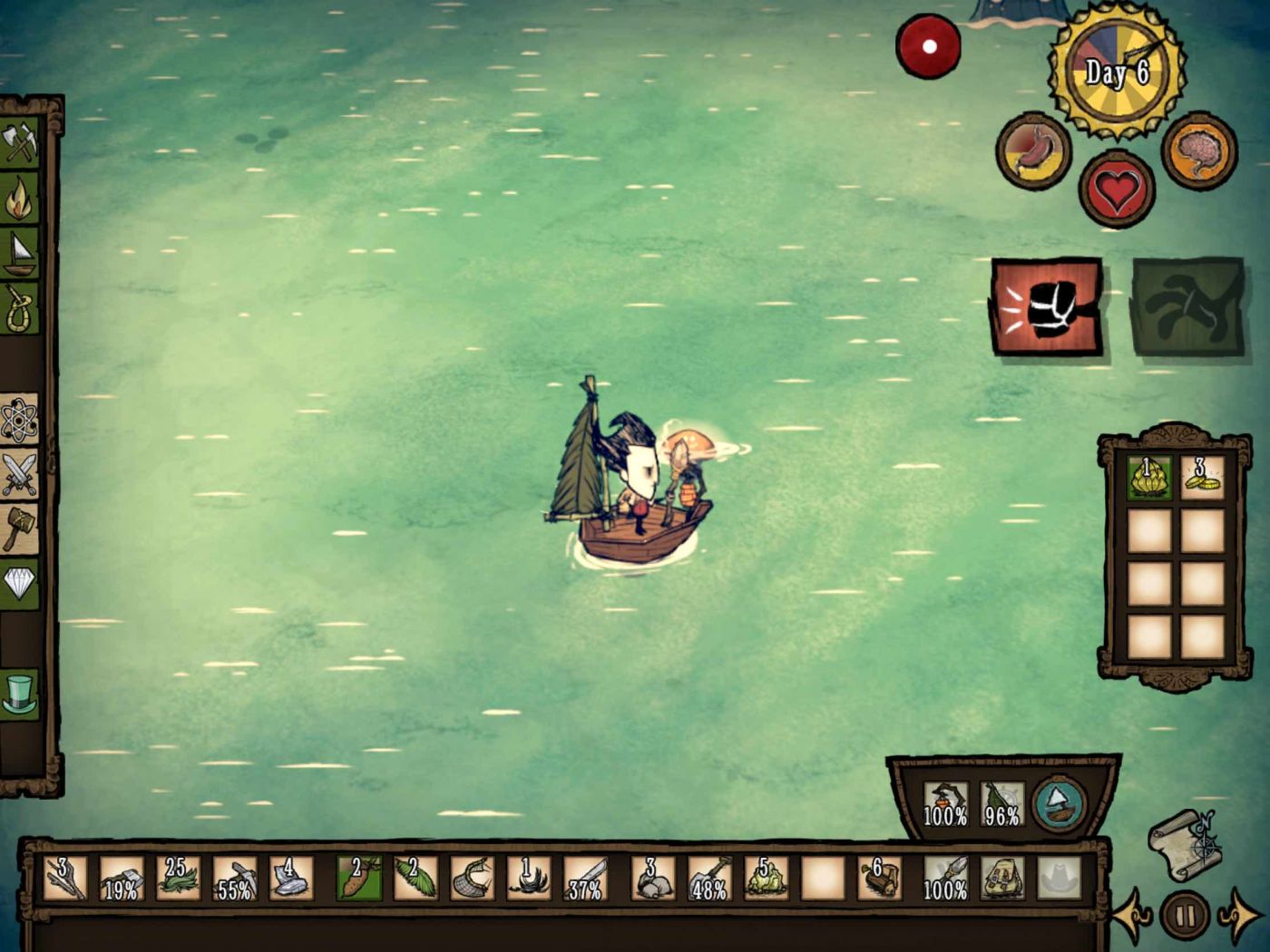Viewport: 1270px width, 952px height.
Task: Select the equipped backpack slot
Action: [1001, 878]
